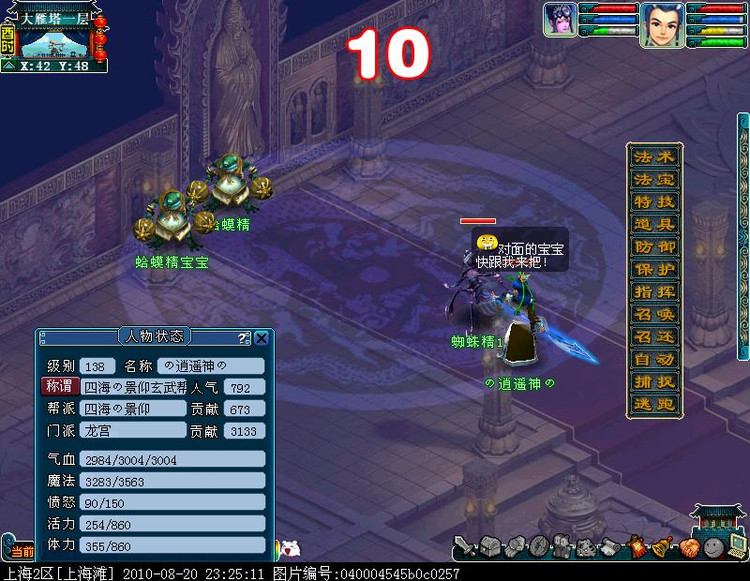Image resolution: width=750 pixels, height=581 pixels.
Task: Choose the 召还 recall pet command
Action: (x=655, y=337)
